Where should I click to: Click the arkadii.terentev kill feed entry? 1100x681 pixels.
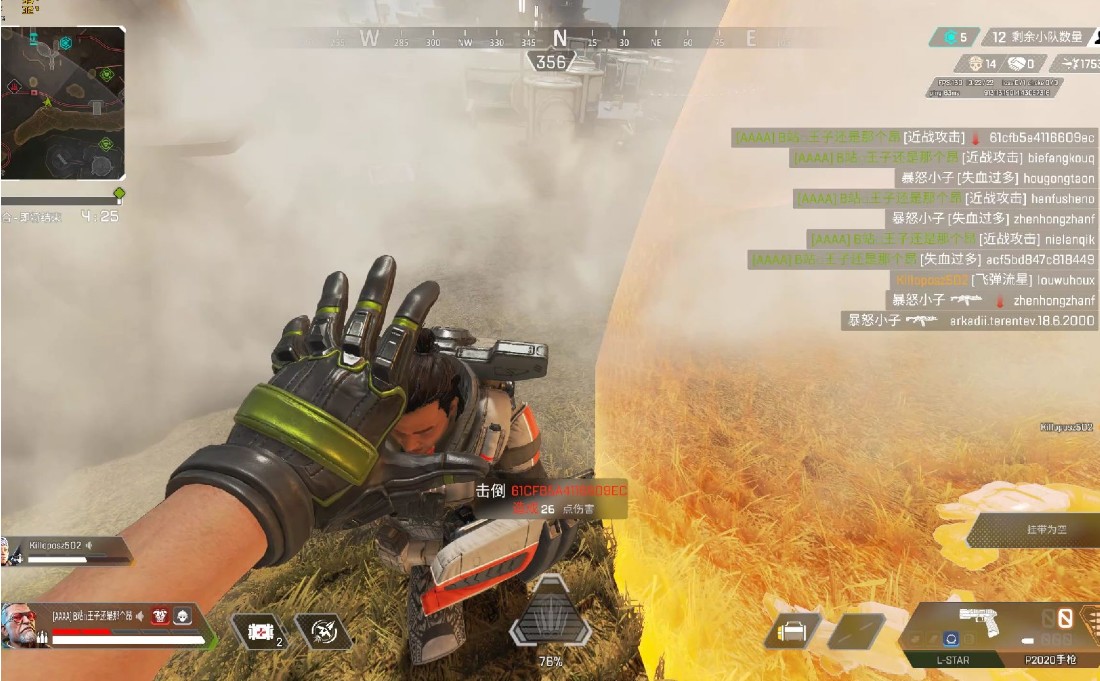[x=970, y=321]
